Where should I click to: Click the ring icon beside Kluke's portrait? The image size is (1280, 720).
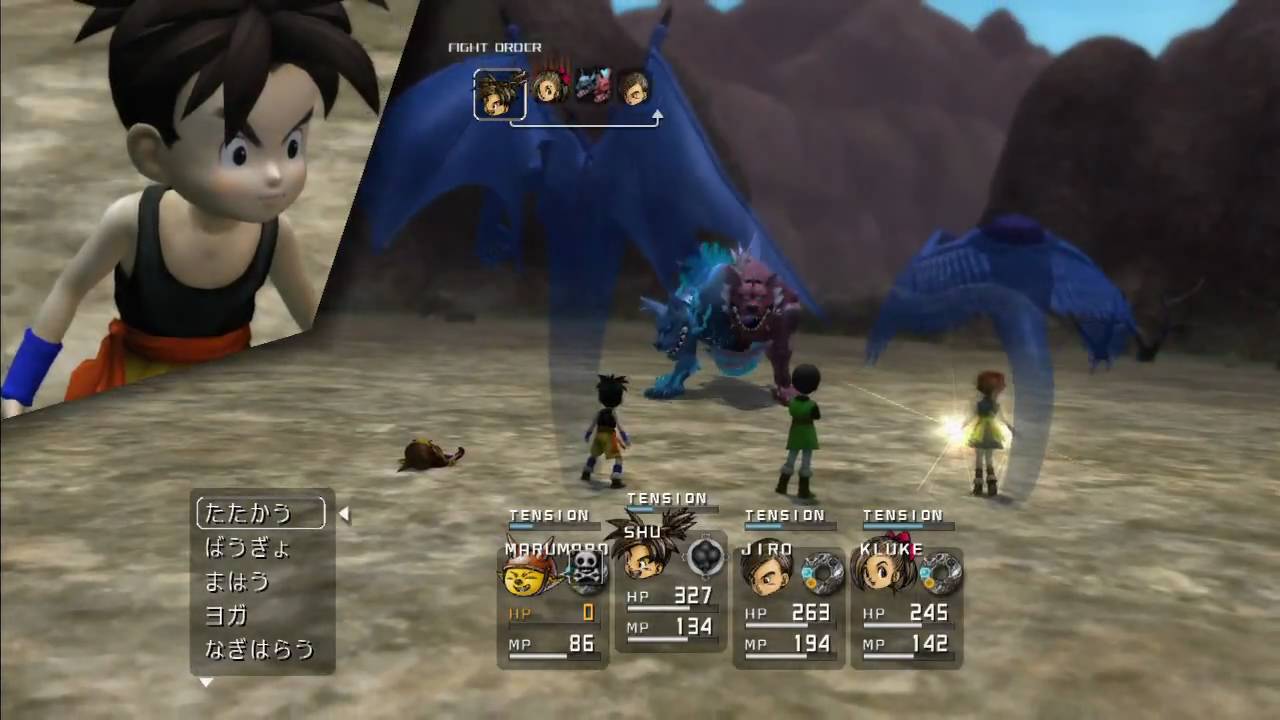point(941,573)
